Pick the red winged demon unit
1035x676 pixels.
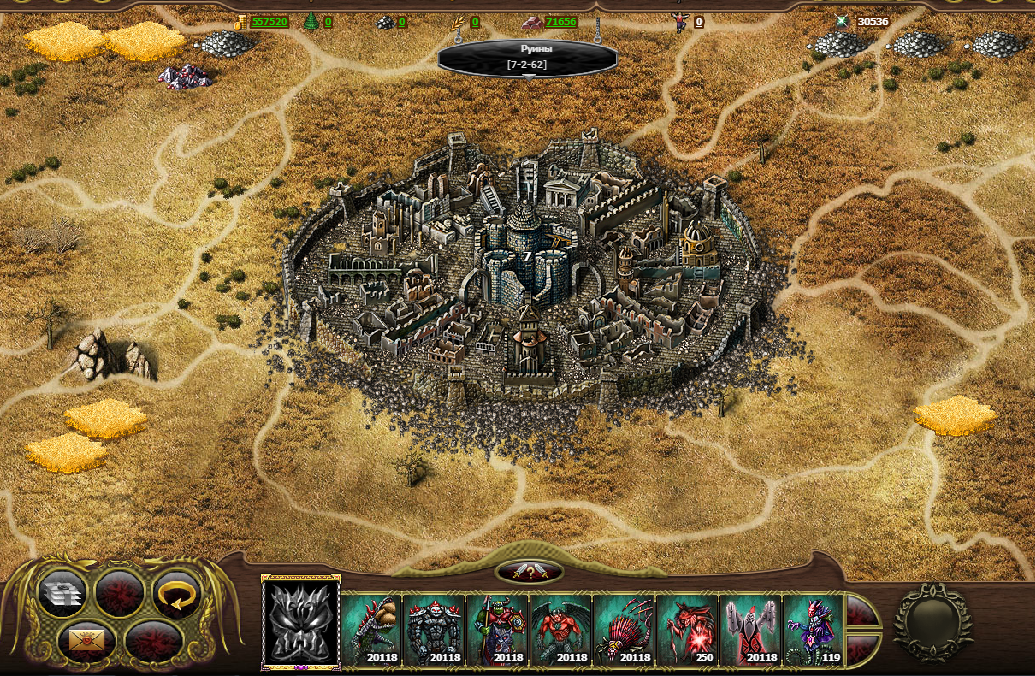(x=561, y=630)
